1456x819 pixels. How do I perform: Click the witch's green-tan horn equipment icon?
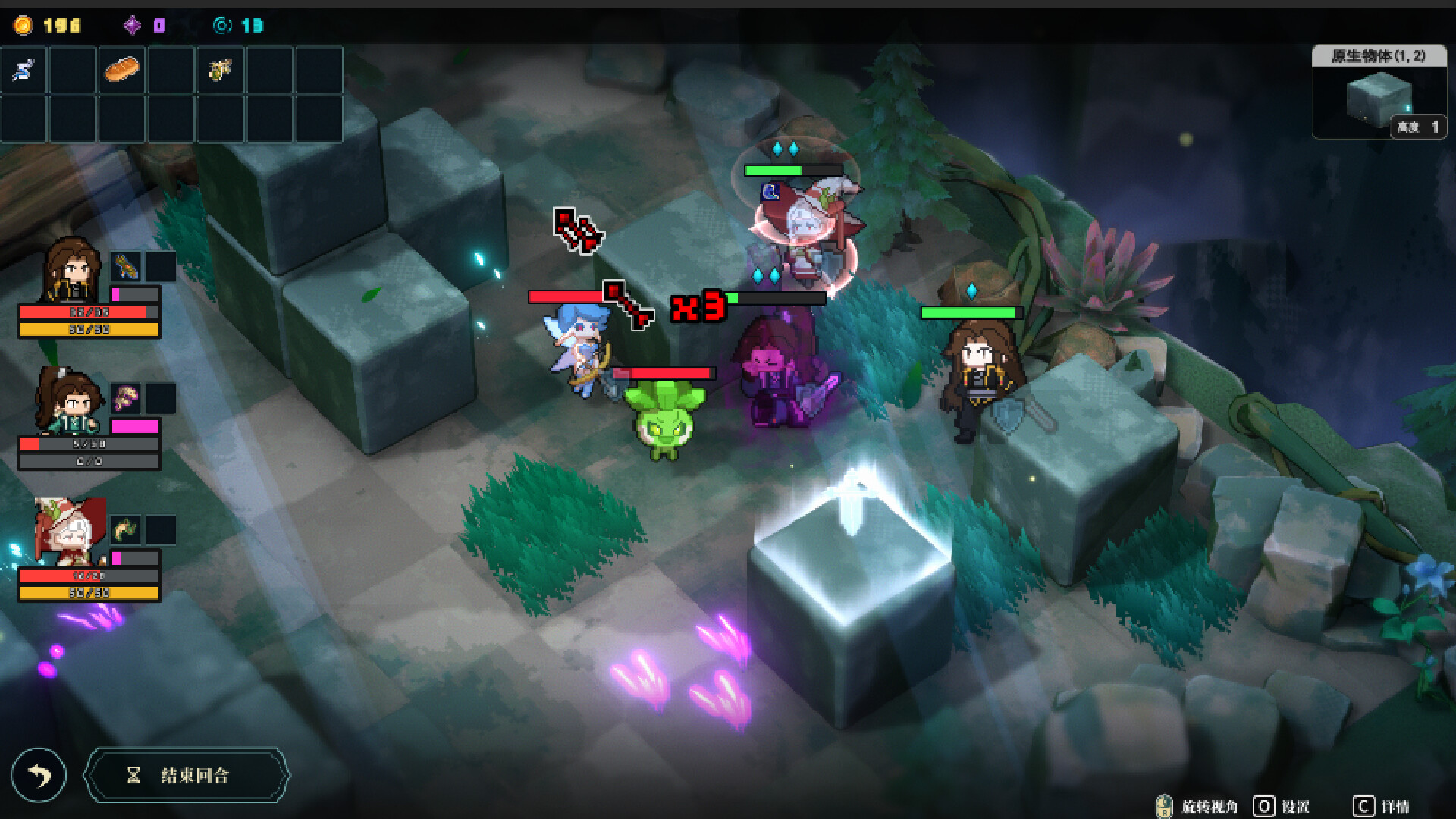(126, 529)
